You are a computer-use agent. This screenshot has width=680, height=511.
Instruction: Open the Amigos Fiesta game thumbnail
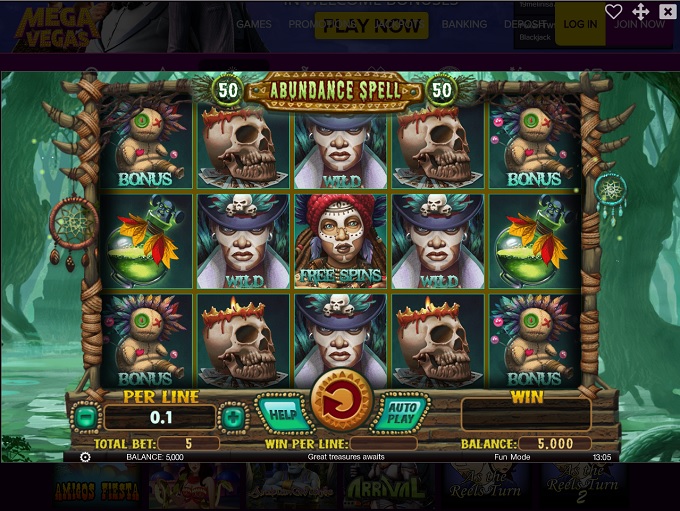pyautogui.click(x=95, y=487)
